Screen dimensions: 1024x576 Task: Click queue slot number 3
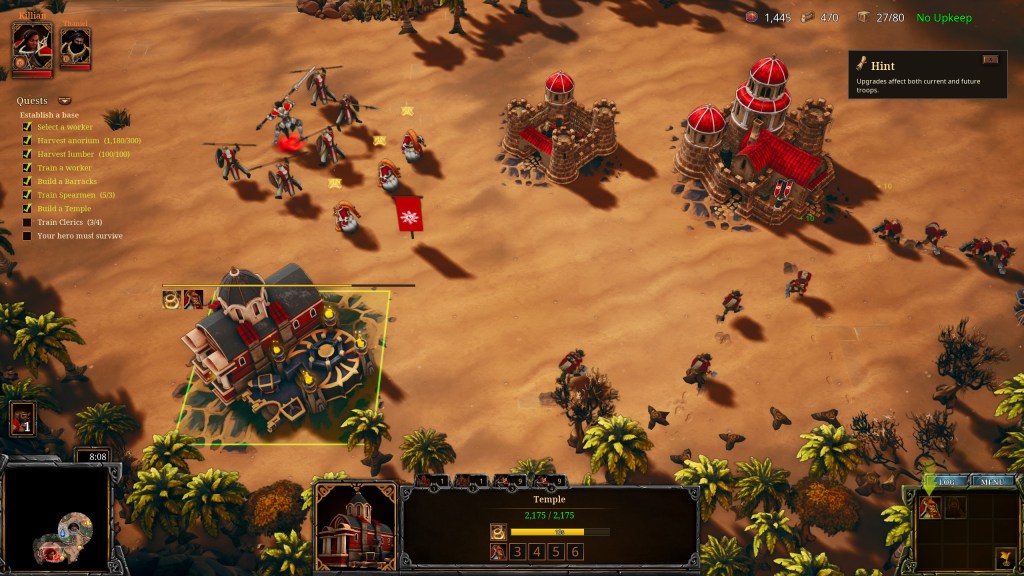tap(517, 551)
